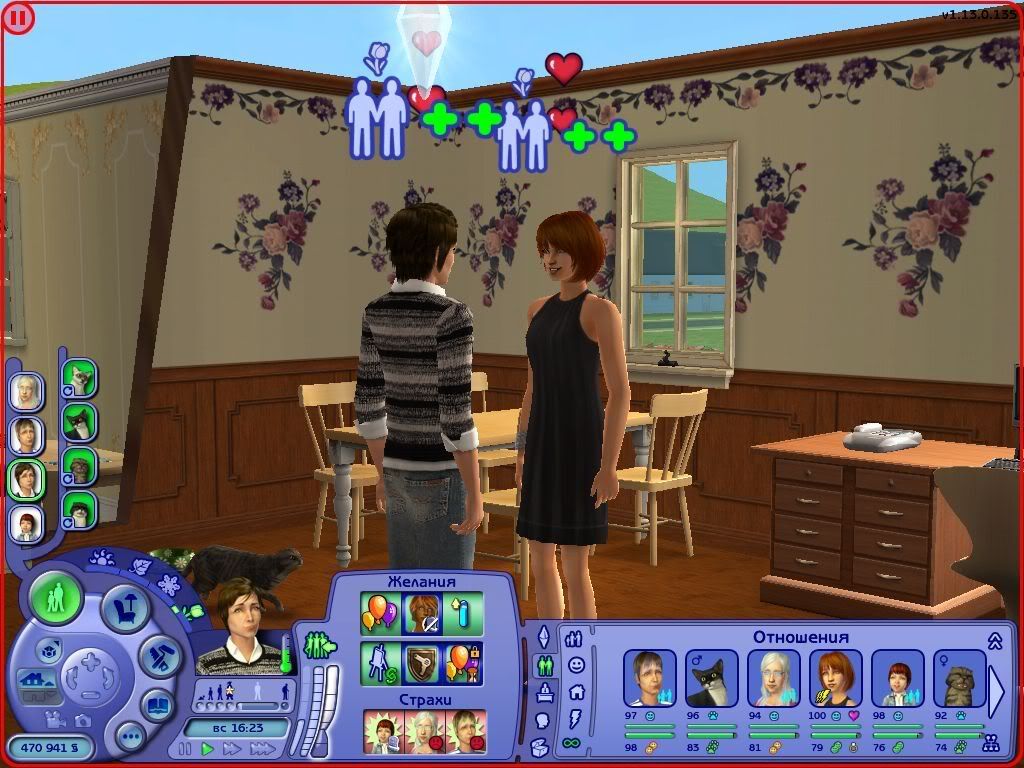Click the red pause indicator in the corner

click(x=18, y=17)
